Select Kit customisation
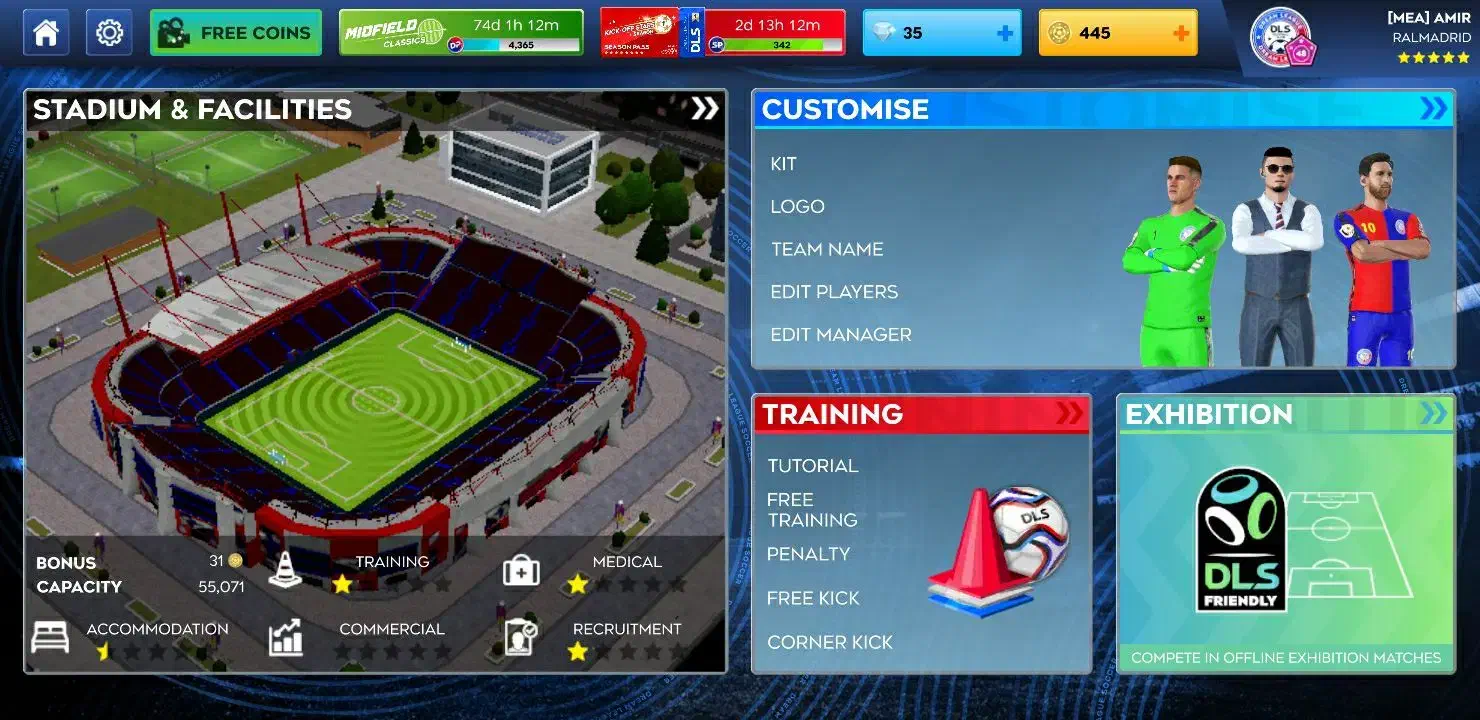 pyautogui.click(x=783, y=164)
